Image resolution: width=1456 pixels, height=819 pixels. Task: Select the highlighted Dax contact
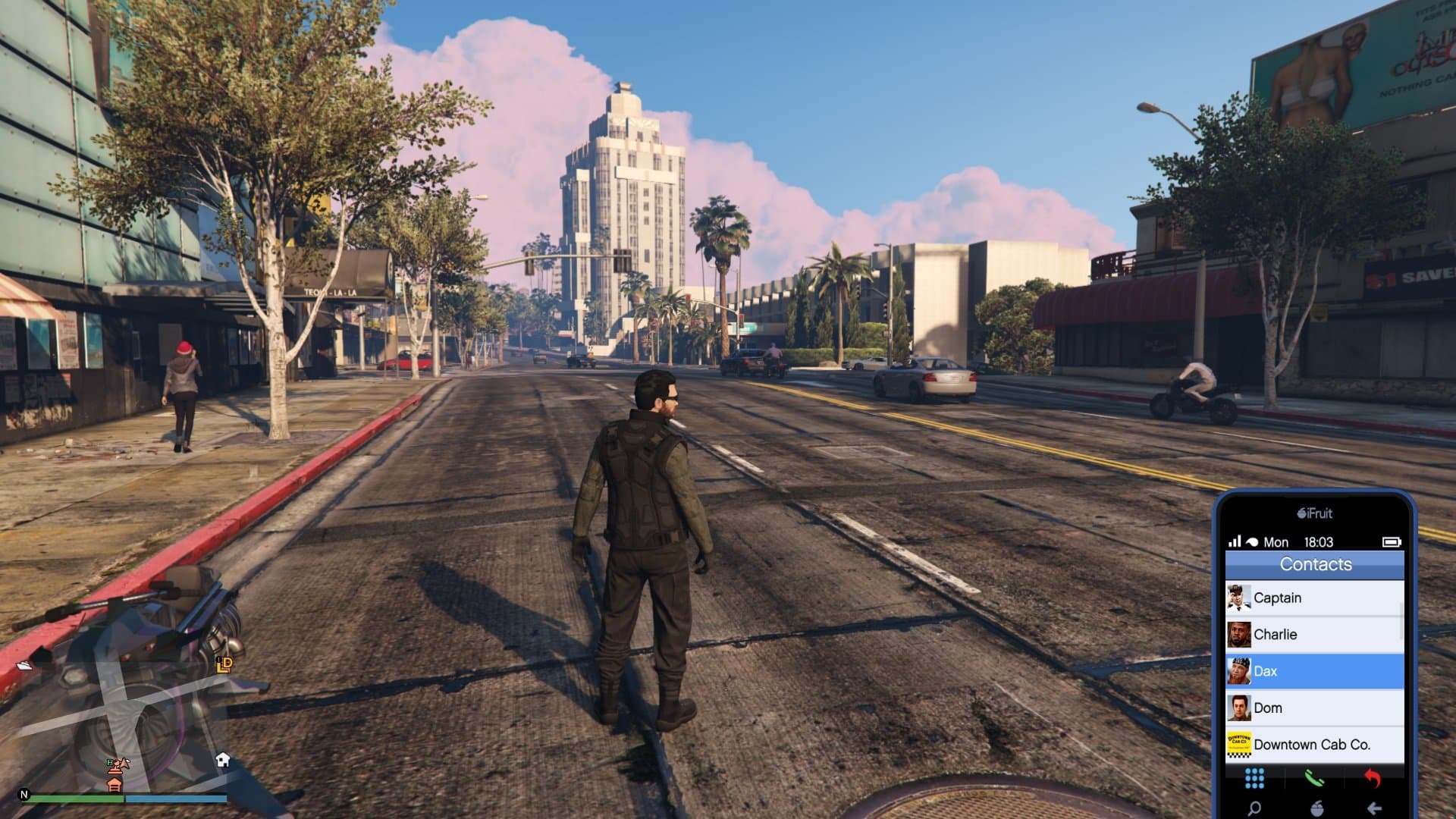coord(1314,671)
